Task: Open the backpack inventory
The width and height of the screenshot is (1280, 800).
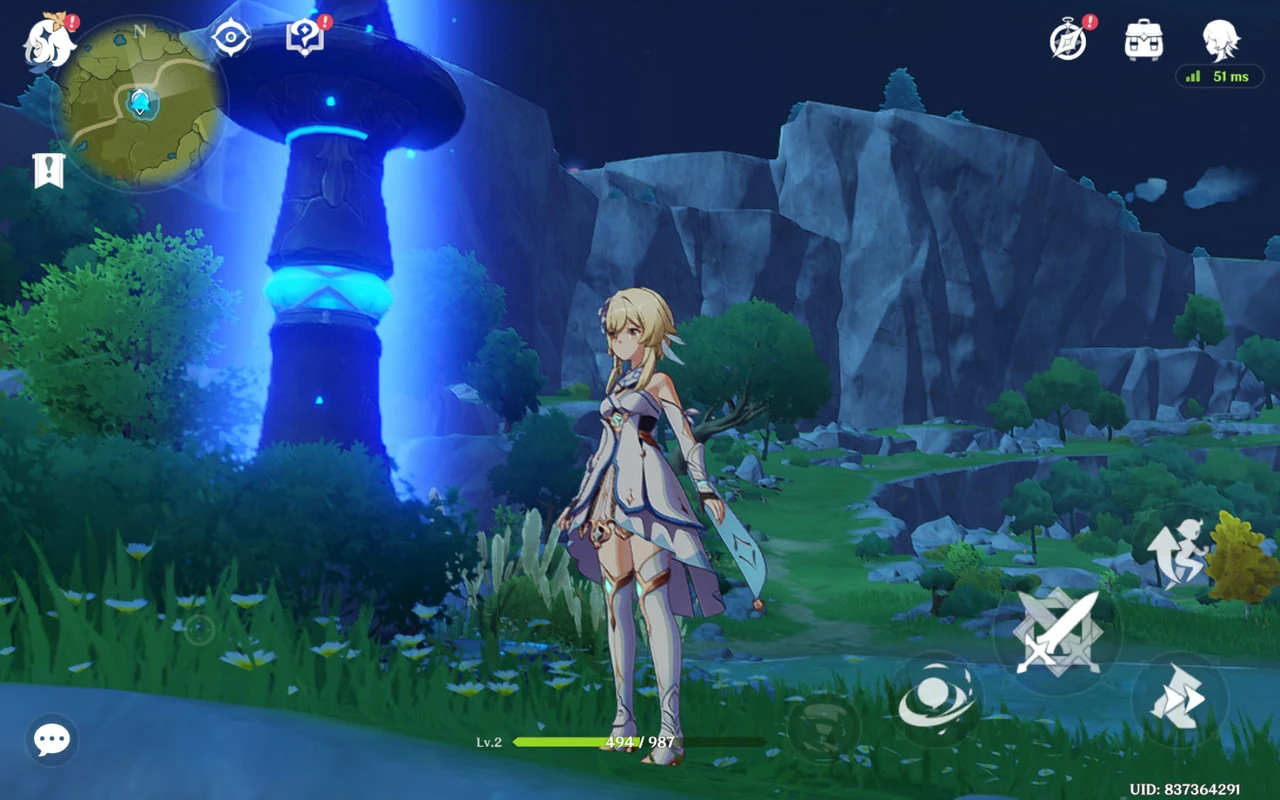Action: [1144, 40]
